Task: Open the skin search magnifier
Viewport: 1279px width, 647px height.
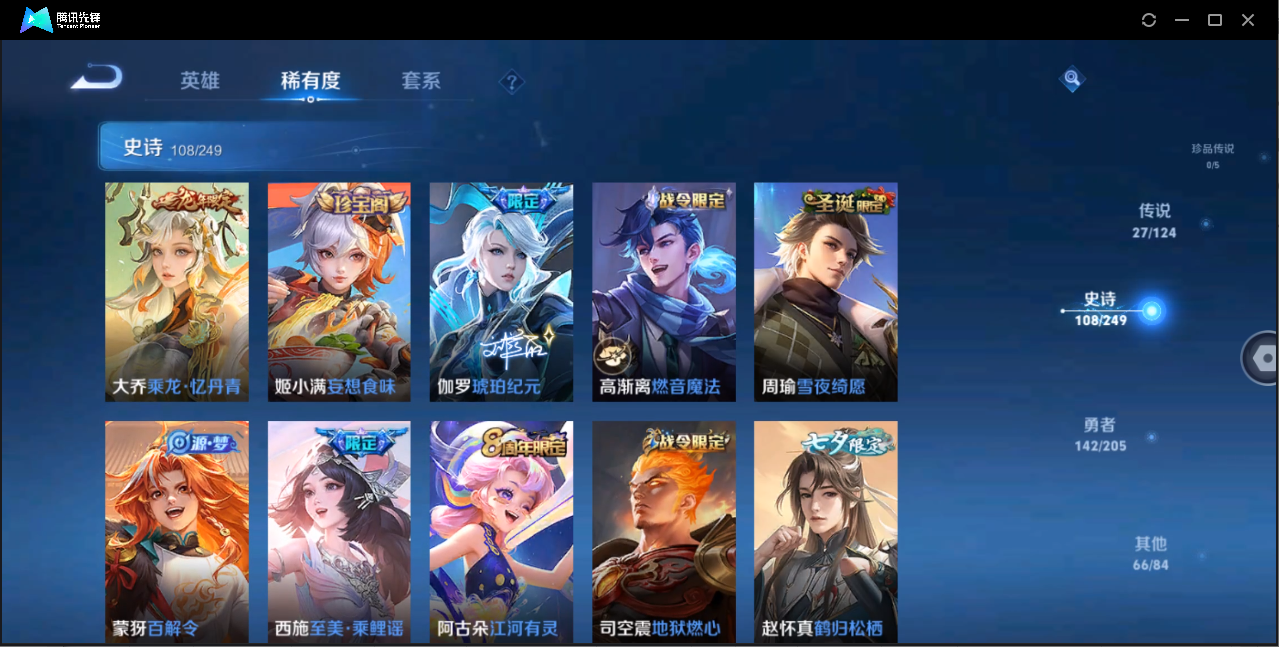Action: (1072, 78)
